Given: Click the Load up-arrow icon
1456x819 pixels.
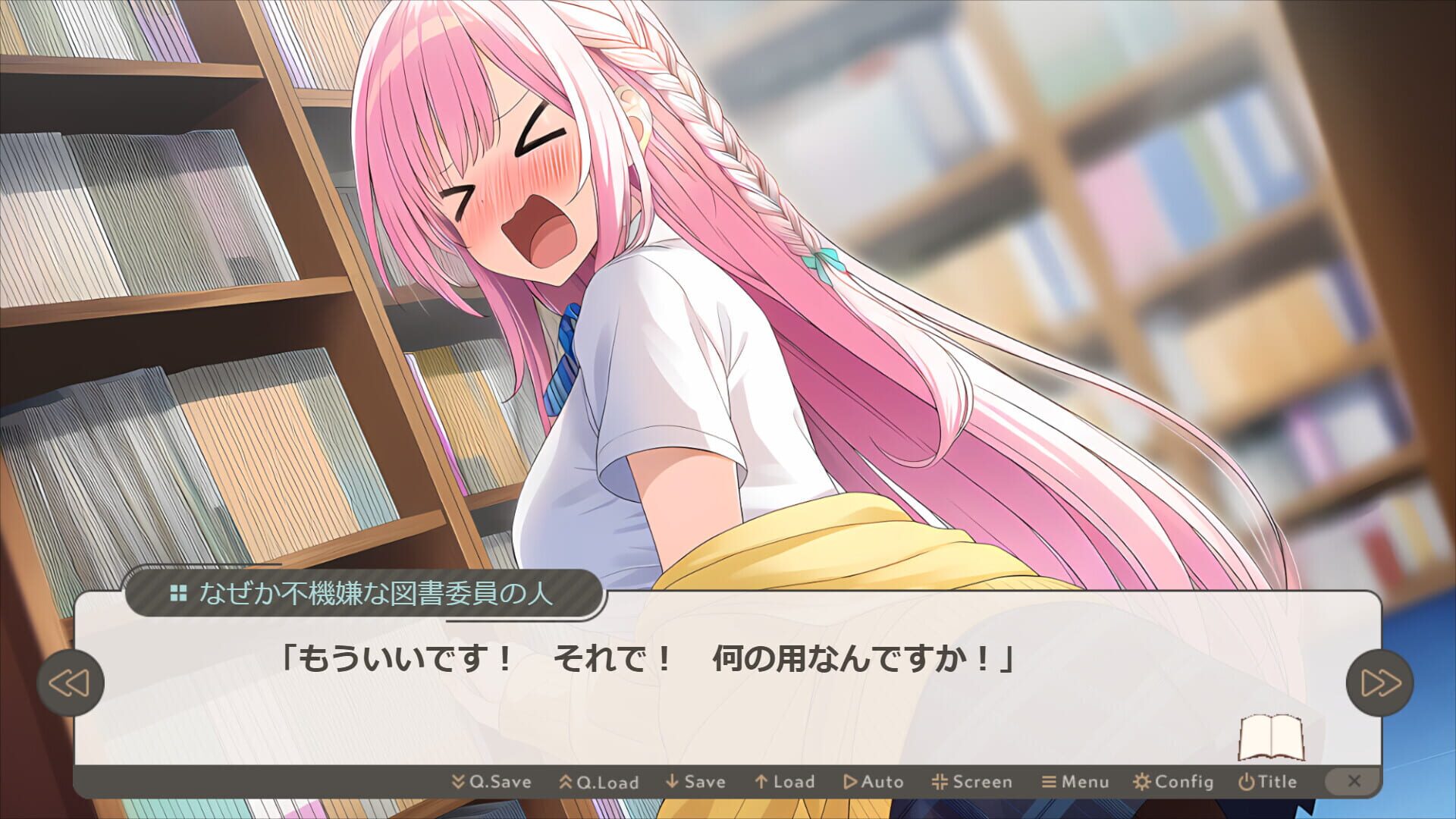Looking at the screenshot, I should pos(761,782).
